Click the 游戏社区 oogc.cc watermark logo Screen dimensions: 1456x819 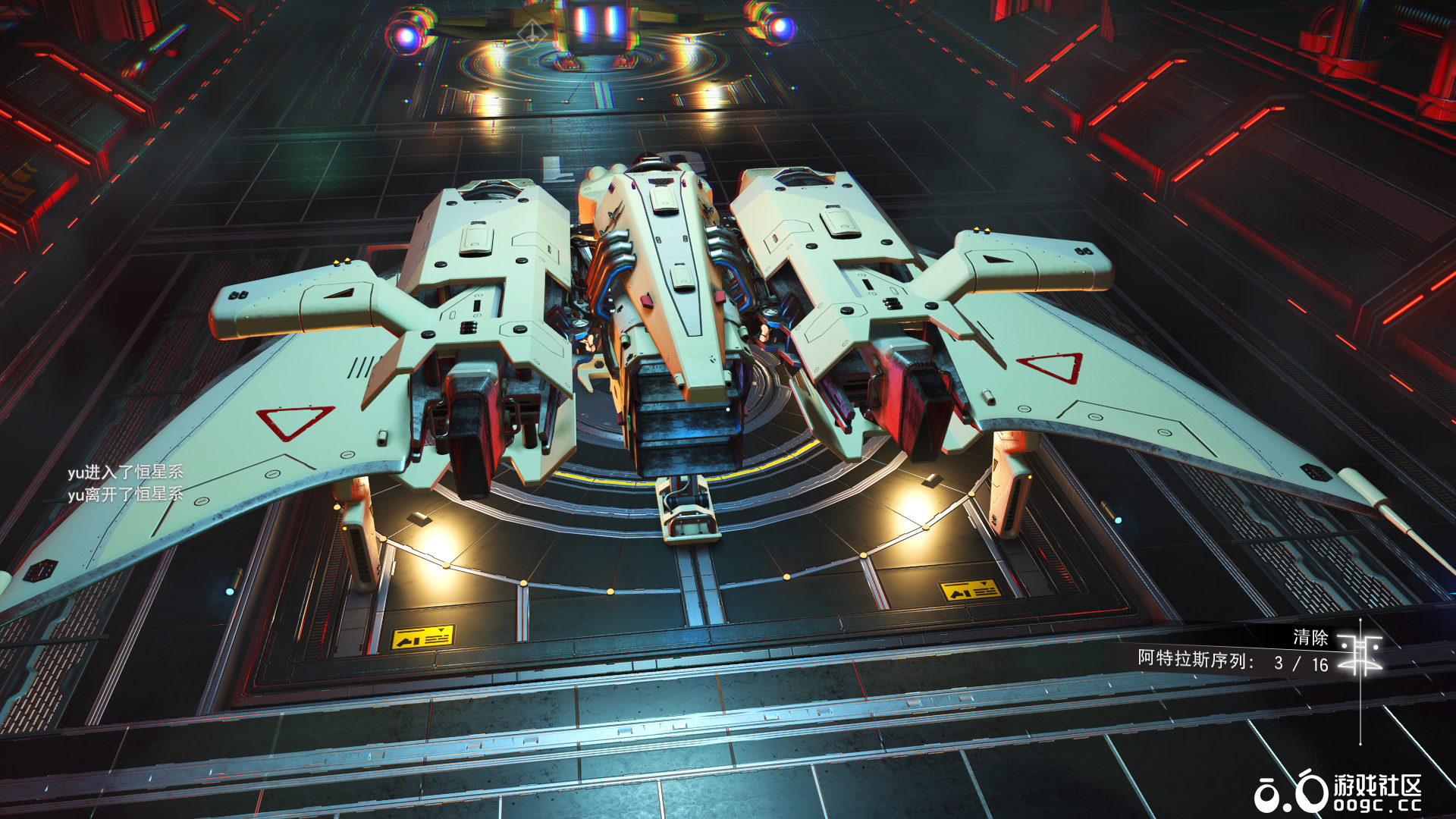coord(1338,793)
